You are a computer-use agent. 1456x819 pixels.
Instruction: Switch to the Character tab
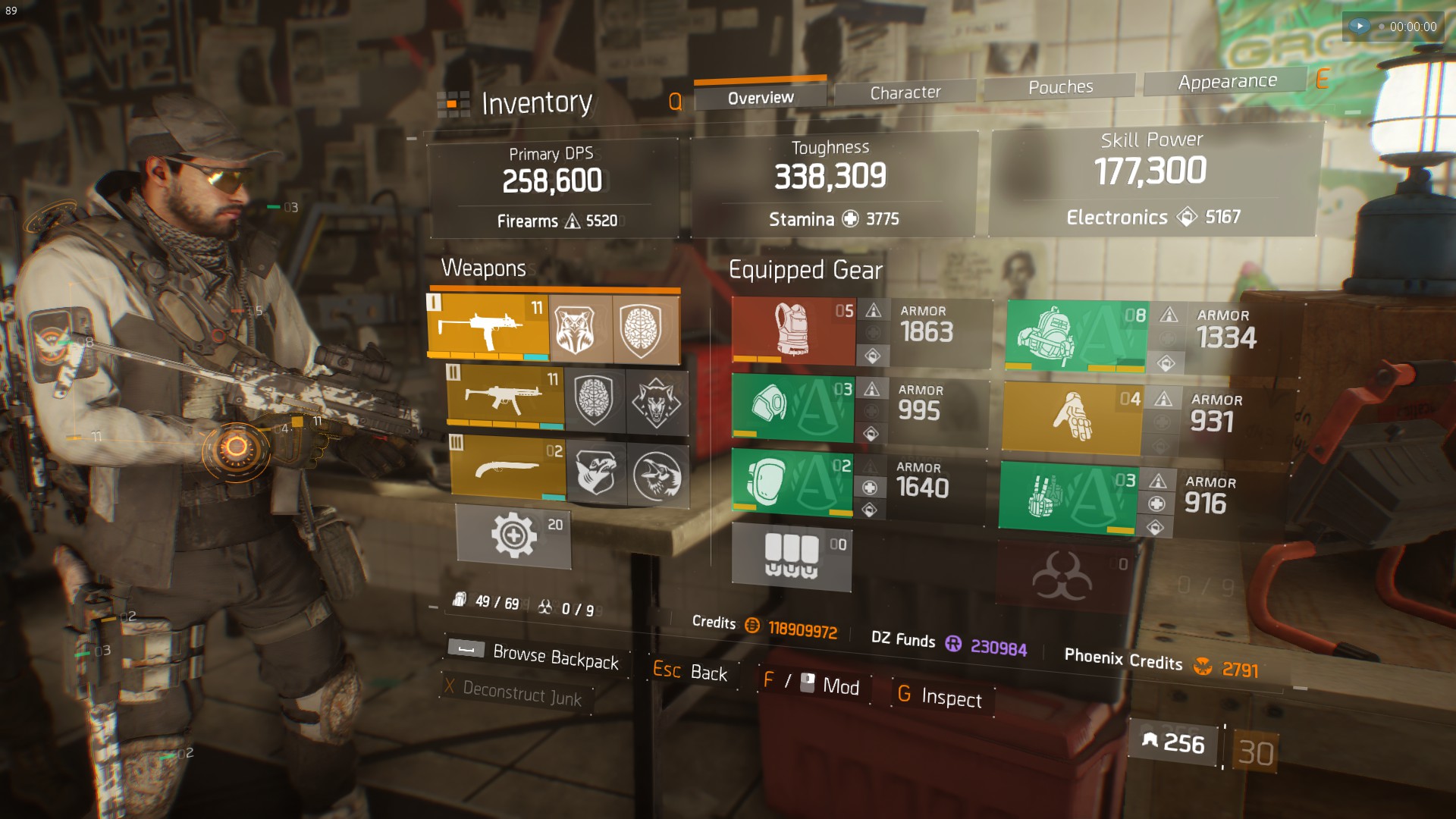tap(905, 93)
